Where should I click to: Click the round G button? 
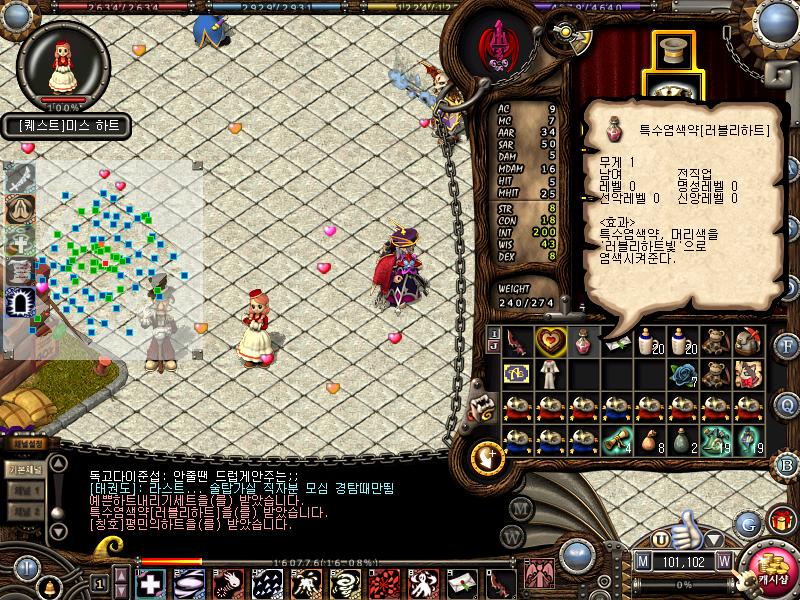click(x=747, y=523)
